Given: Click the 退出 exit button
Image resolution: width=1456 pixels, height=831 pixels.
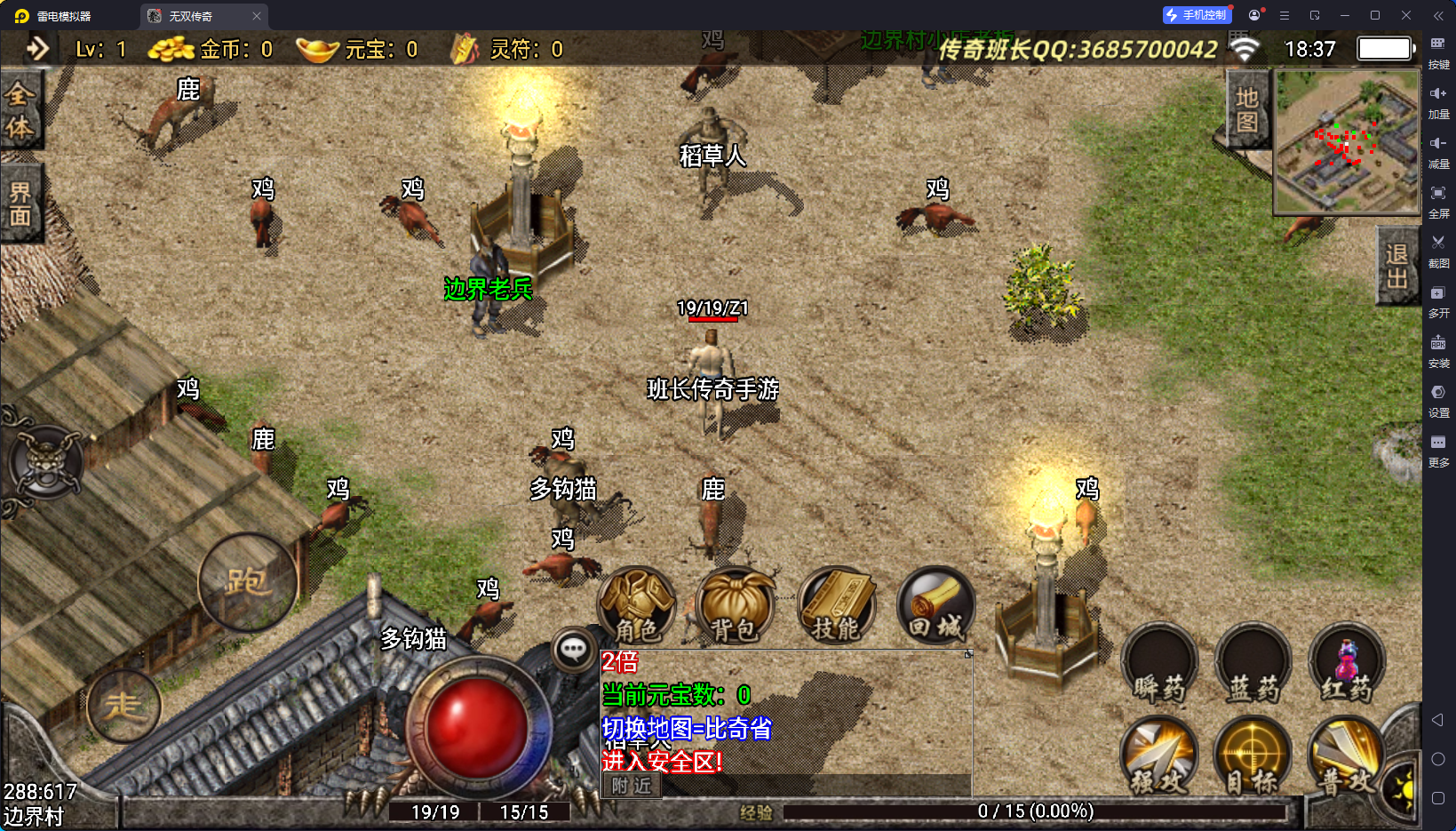Looking at the screenshot, I should [1396, 266].
